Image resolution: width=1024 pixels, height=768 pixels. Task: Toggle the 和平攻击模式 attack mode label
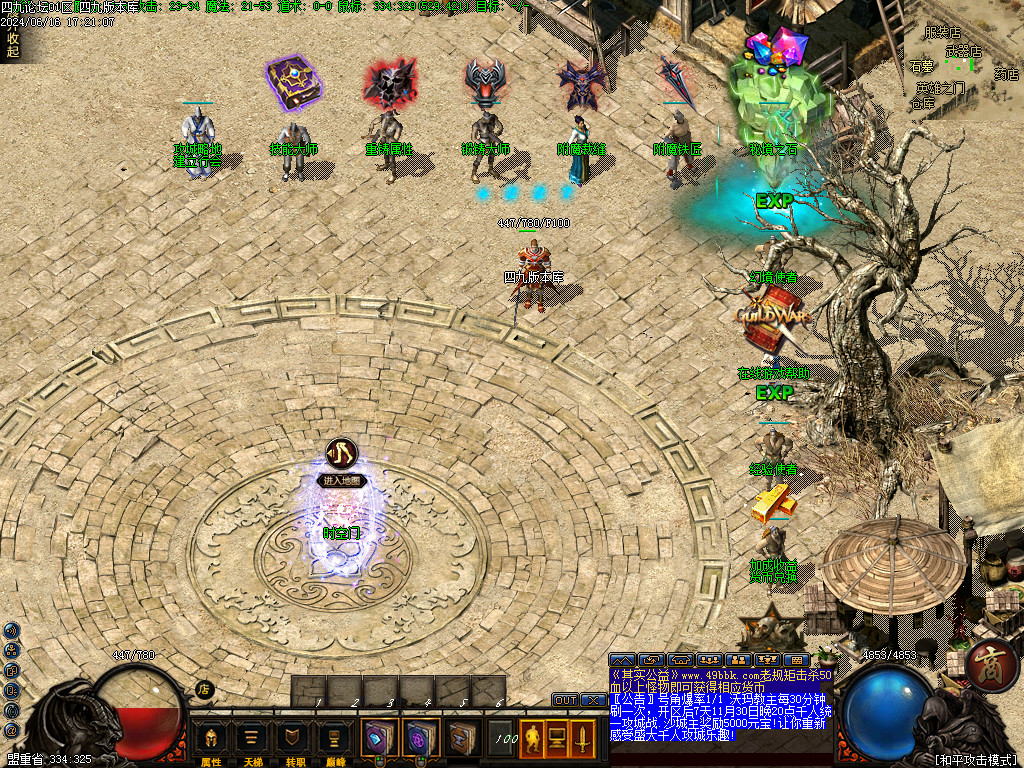[x=975, y=760]
